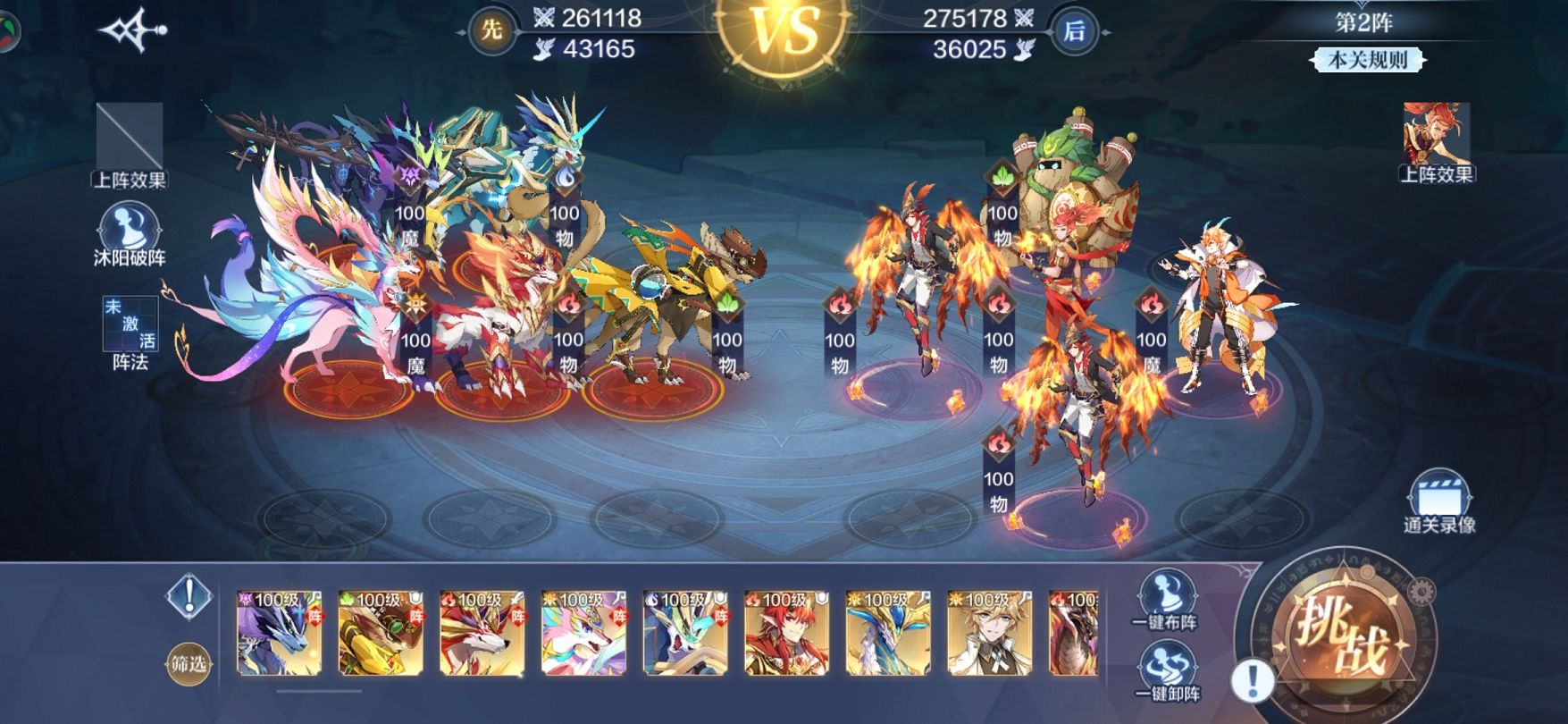Choose the blond boy hero card
This screenshot has width=1568, height=724.
989,633
